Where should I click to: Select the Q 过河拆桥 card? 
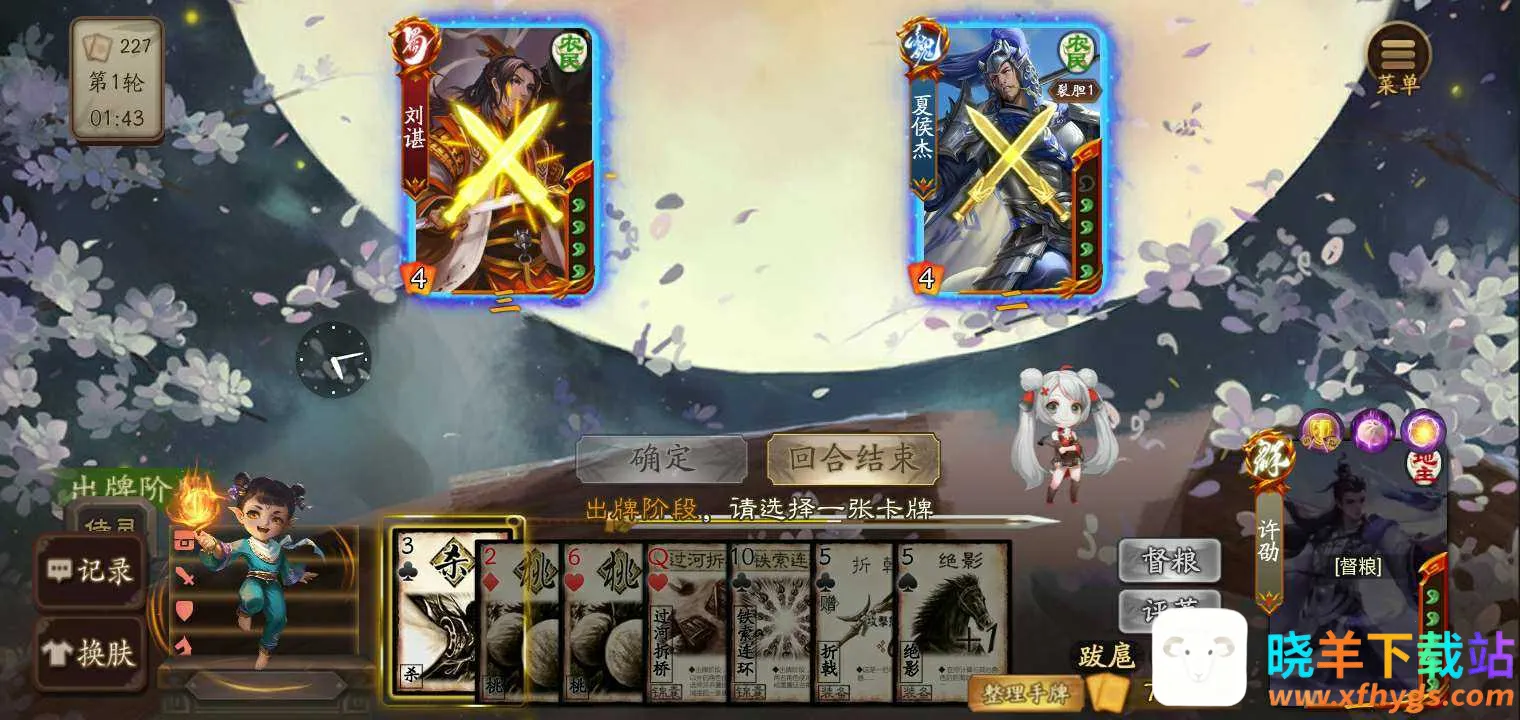[687, 620]
